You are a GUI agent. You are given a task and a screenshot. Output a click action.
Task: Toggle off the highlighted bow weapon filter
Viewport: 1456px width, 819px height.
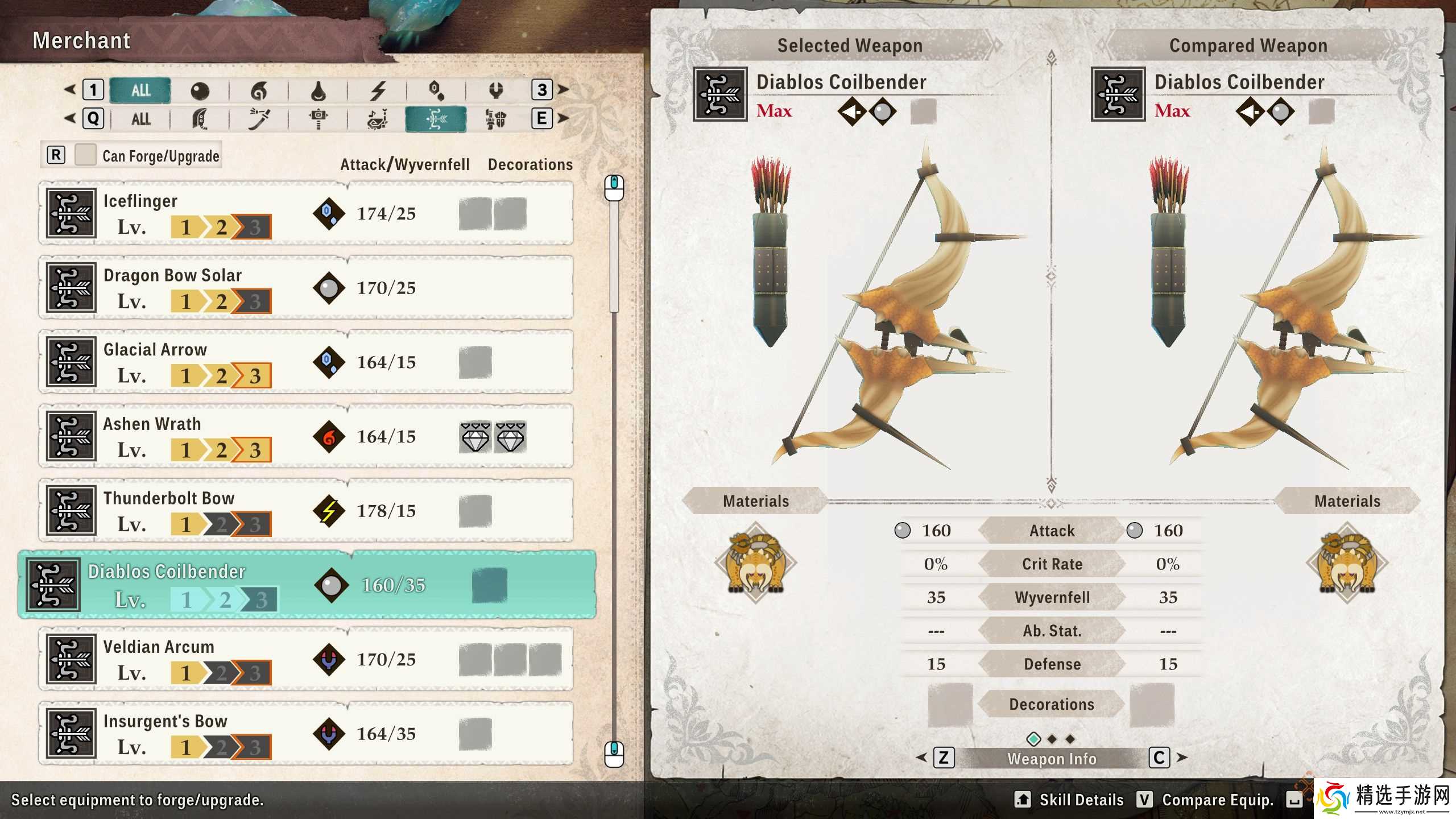point(435,119)
